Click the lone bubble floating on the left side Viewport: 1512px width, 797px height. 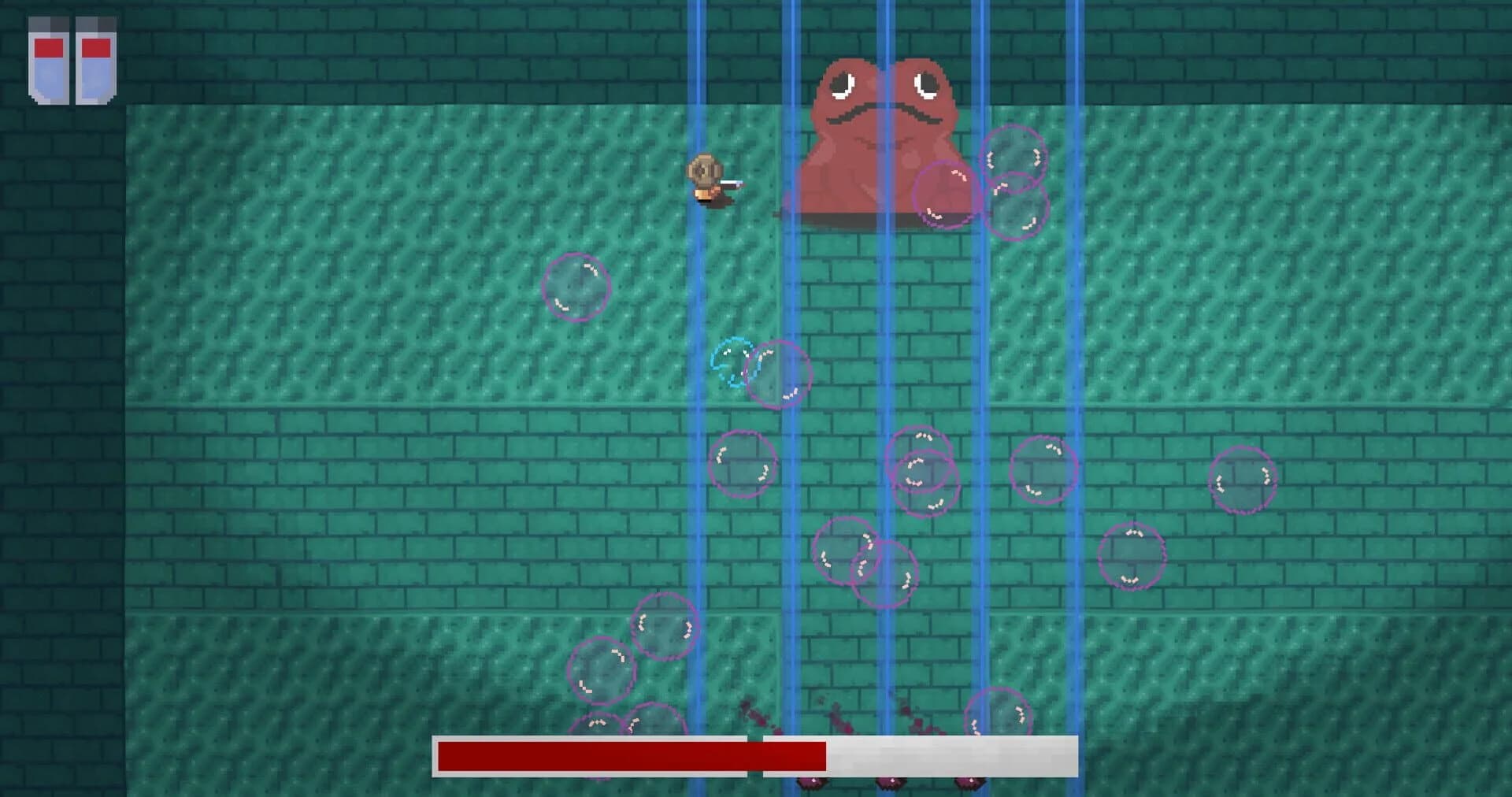coord(575,287)
